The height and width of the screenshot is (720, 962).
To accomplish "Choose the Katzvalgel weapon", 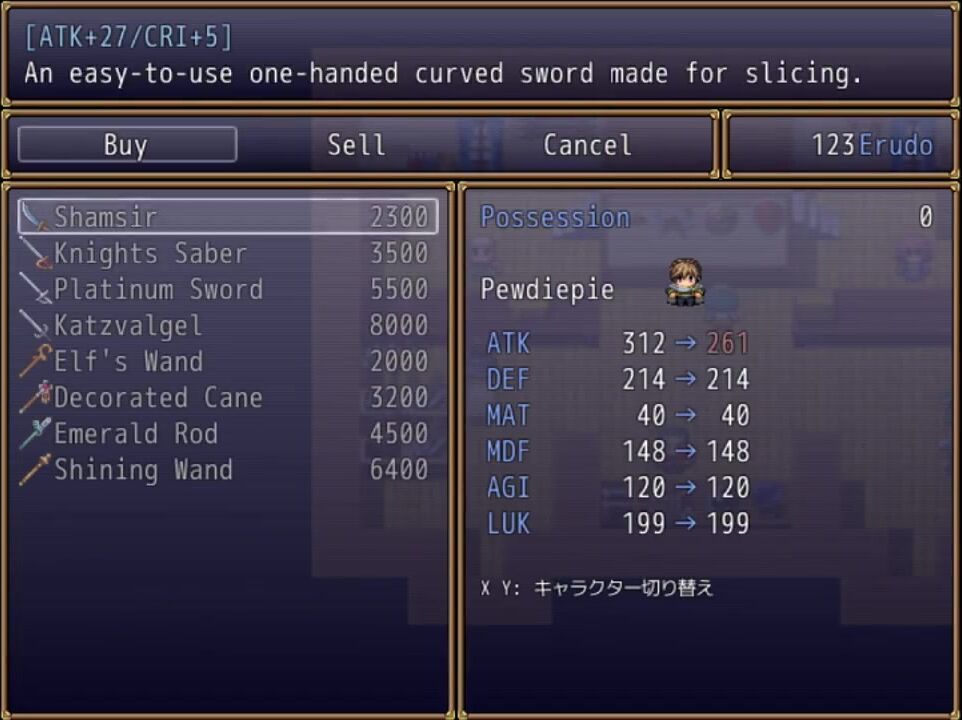I will pos(228,325).
